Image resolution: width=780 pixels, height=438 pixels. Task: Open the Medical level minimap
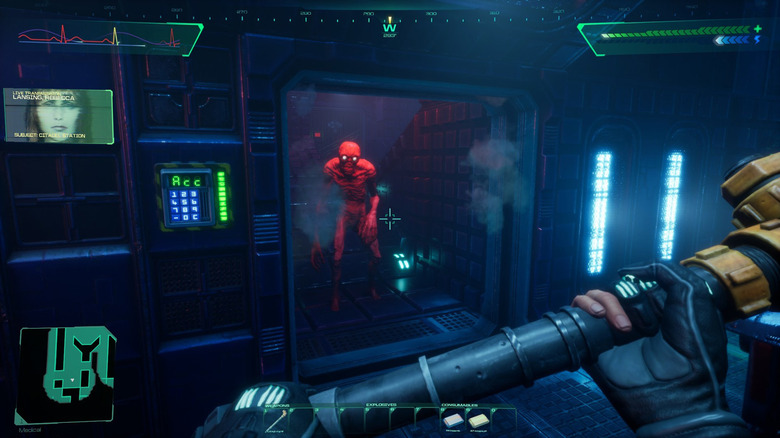(x=66, y=376)
